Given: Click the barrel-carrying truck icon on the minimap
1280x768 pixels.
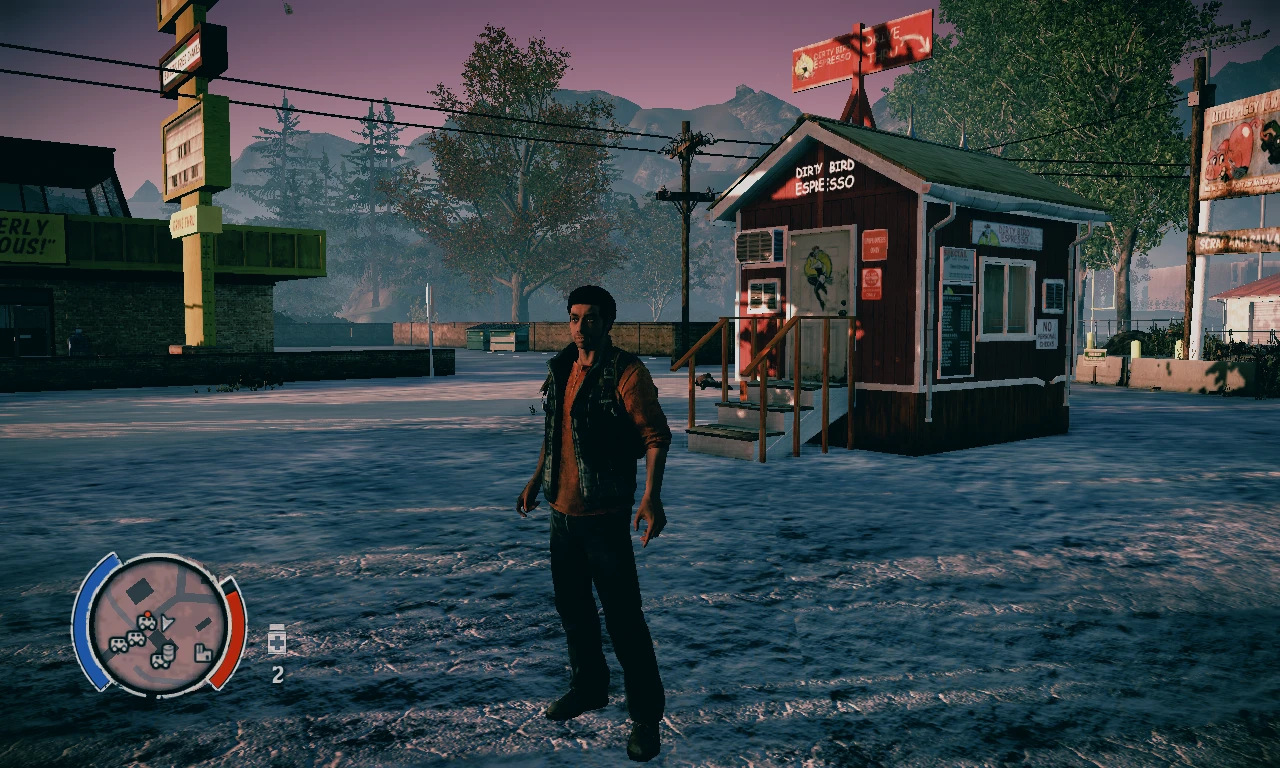Looking at the screenshot, I should 163,657.
